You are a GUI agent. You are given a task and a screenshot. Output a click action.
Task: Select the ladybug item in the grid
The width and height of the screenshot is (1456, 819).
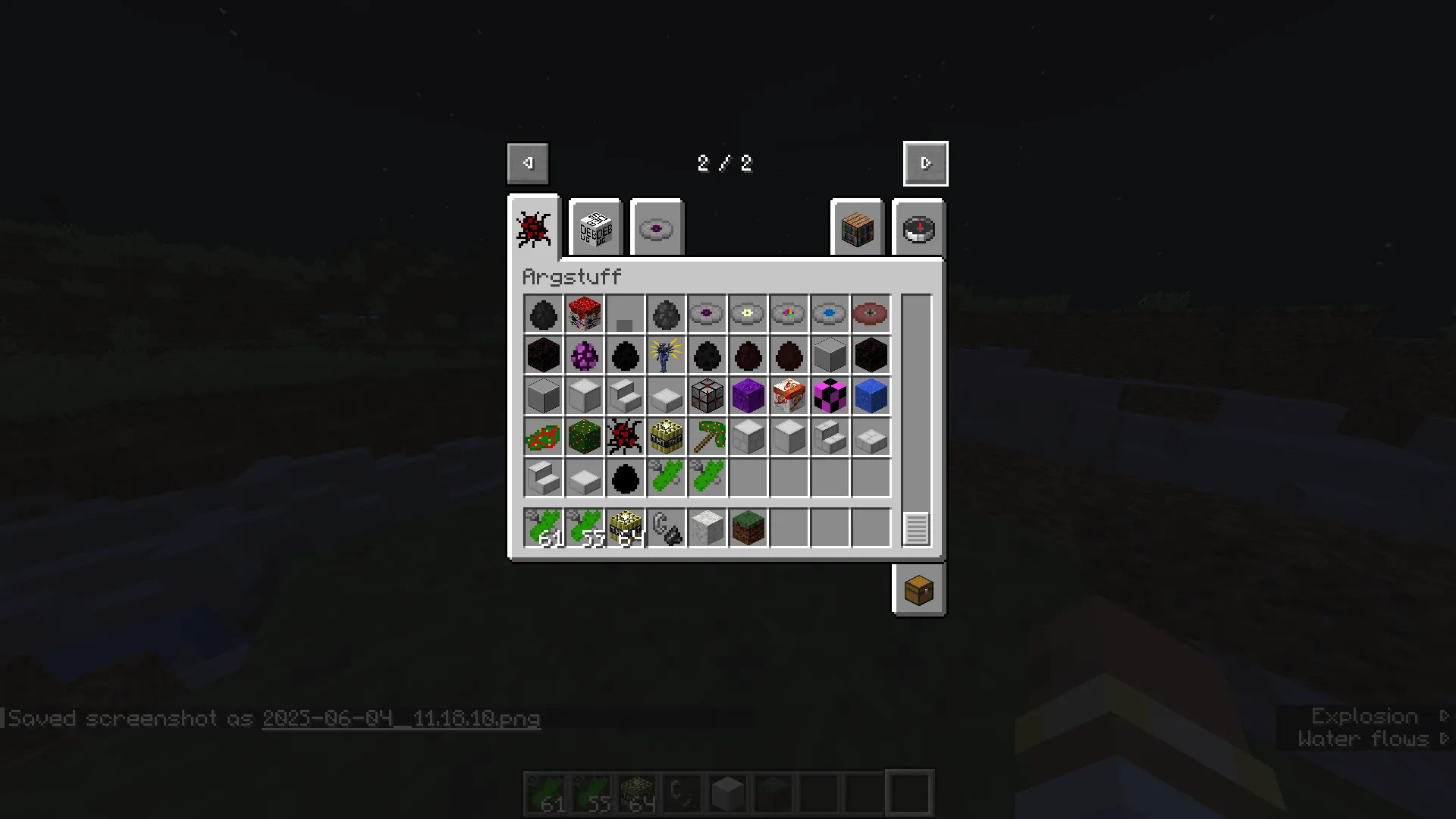pos(625,437)
